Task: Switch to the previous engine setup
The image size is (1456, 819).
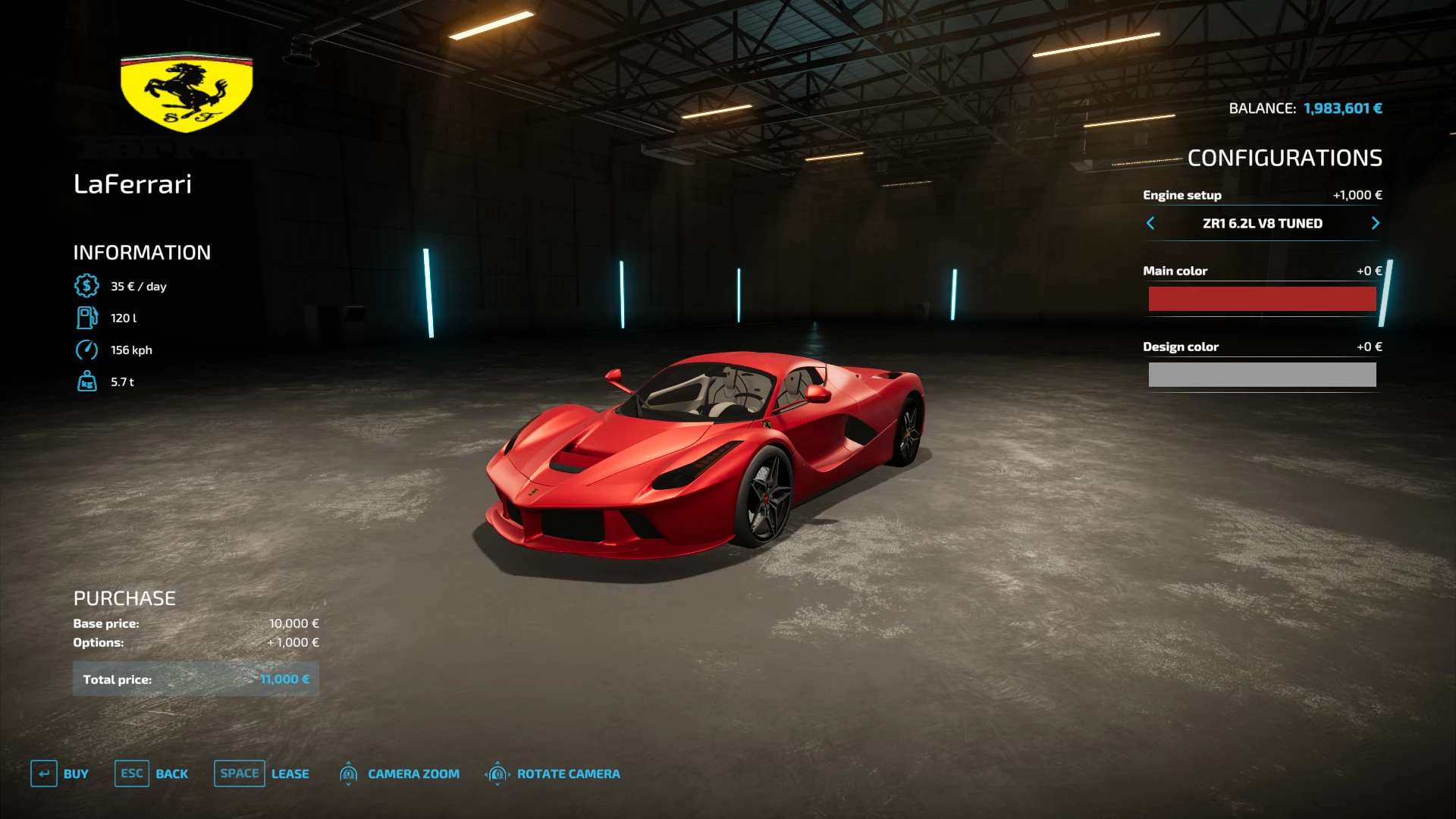Action: point(1150,223)
